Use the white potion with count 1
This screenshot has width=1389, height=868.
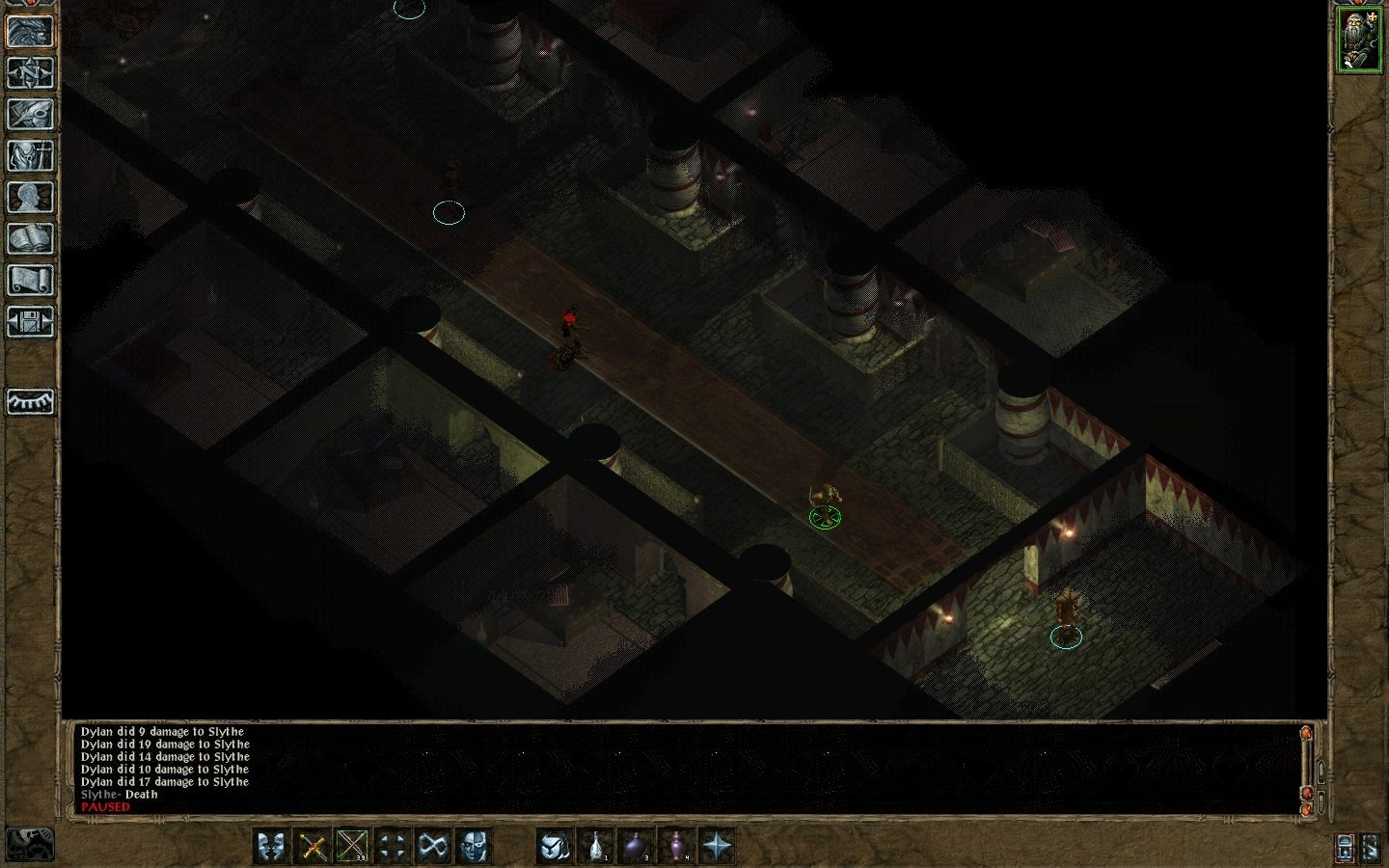(597, 847)
